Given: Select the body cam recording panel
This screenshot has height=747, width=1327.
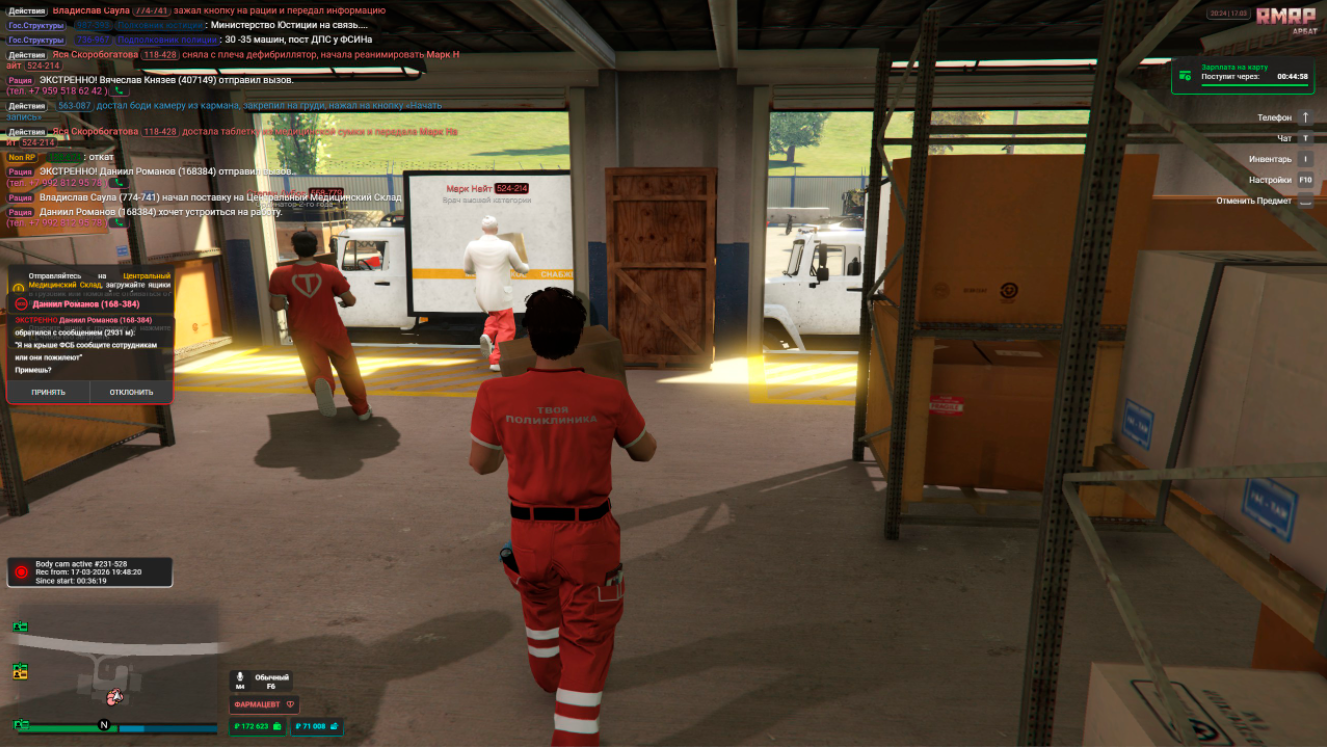Looking at the screenshot, I should coord(90,572).
